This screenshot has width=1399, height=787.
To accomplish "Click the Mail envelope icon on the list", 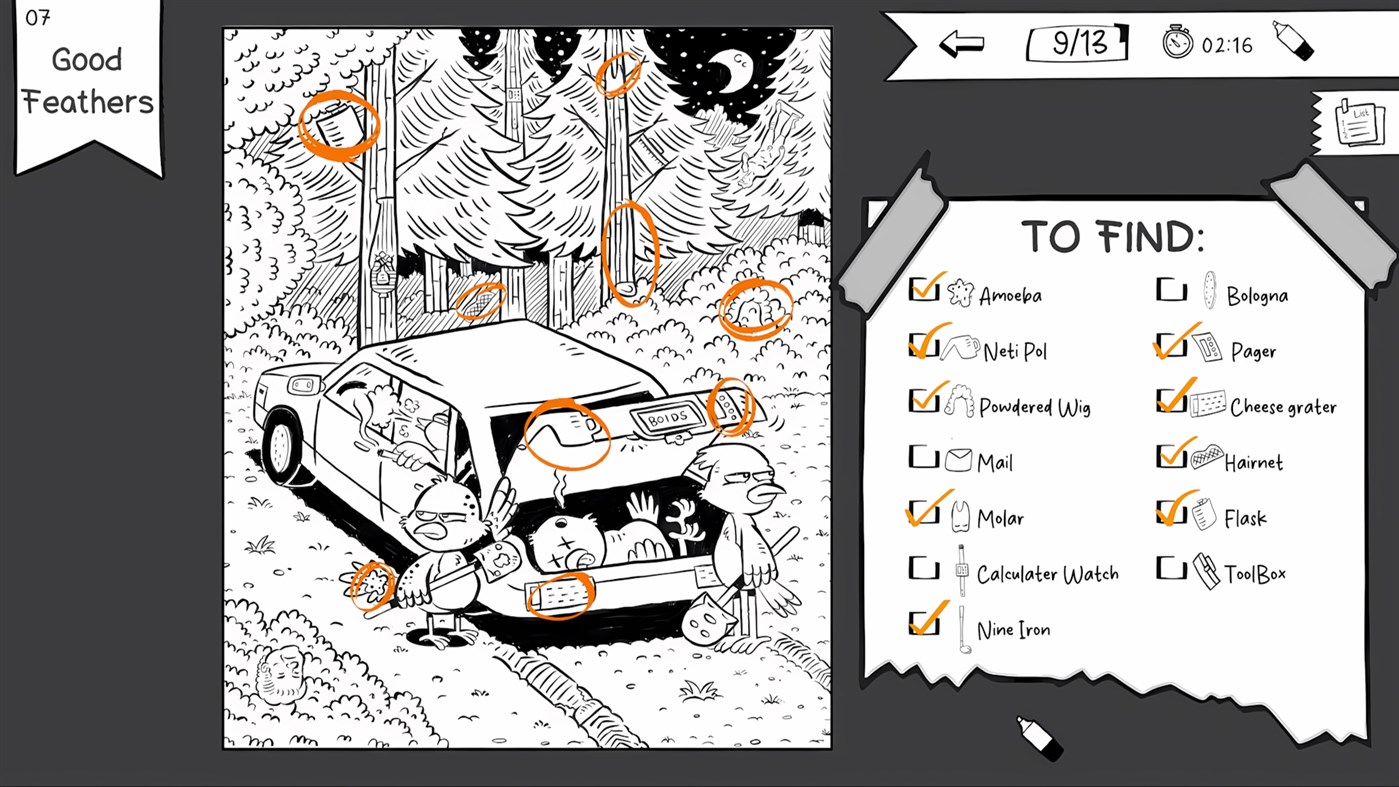I will click(959, 461).
